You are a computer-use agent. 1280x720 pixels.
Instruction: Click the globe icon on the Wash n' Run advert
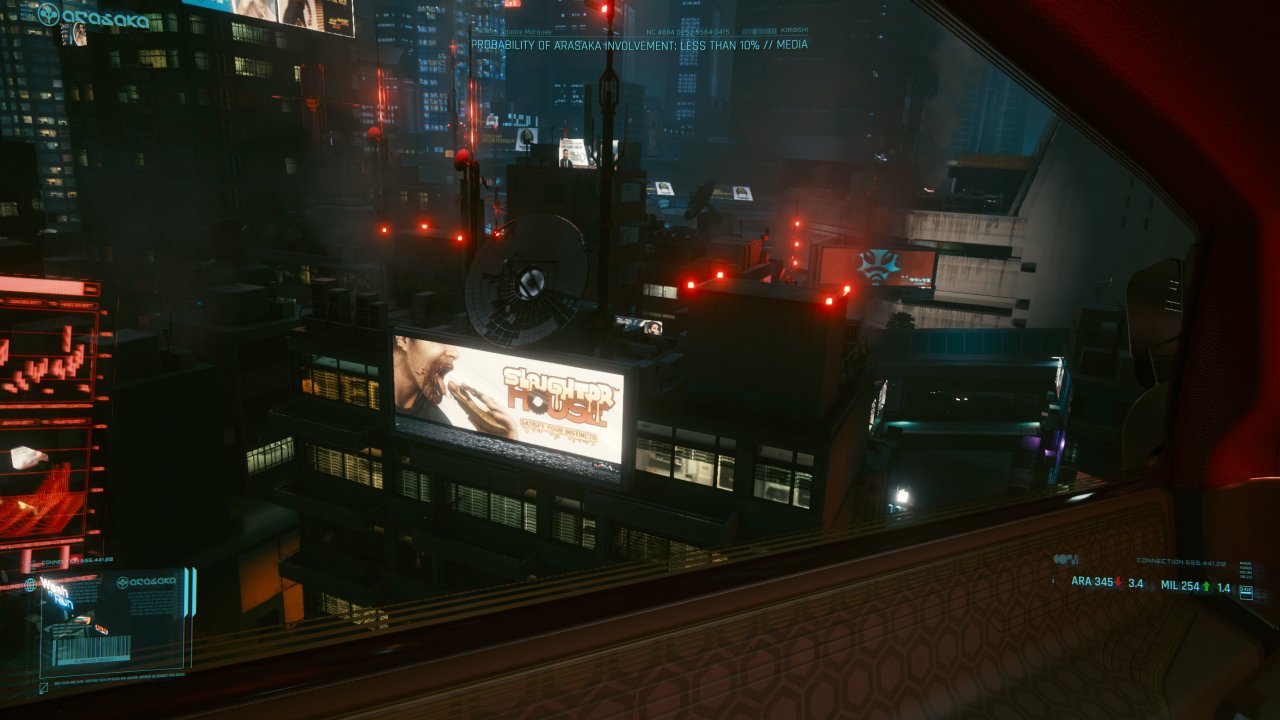tap(29, 585)
